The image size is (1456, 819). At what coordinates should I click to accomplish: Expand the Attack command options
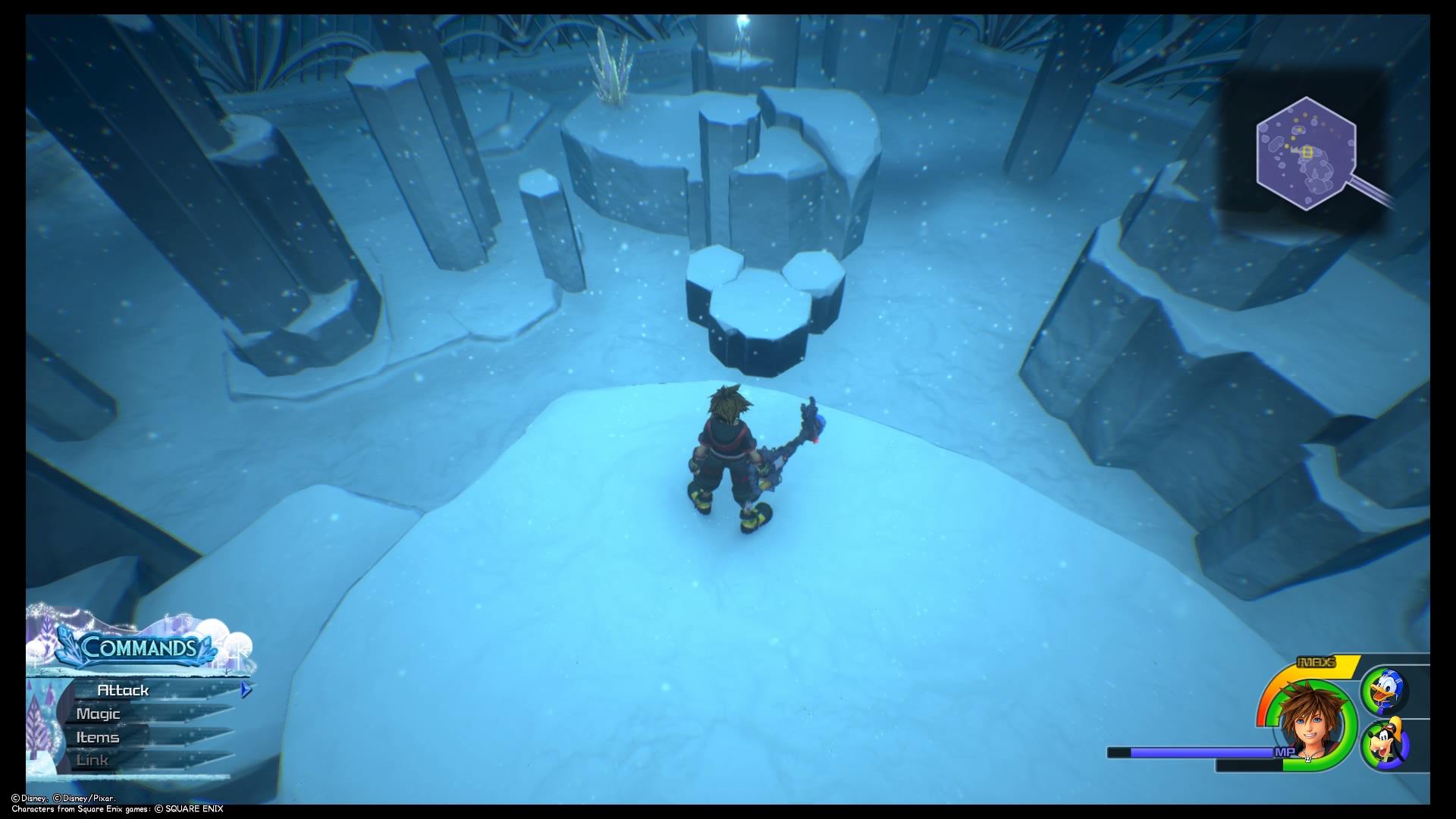coord(125,690)
